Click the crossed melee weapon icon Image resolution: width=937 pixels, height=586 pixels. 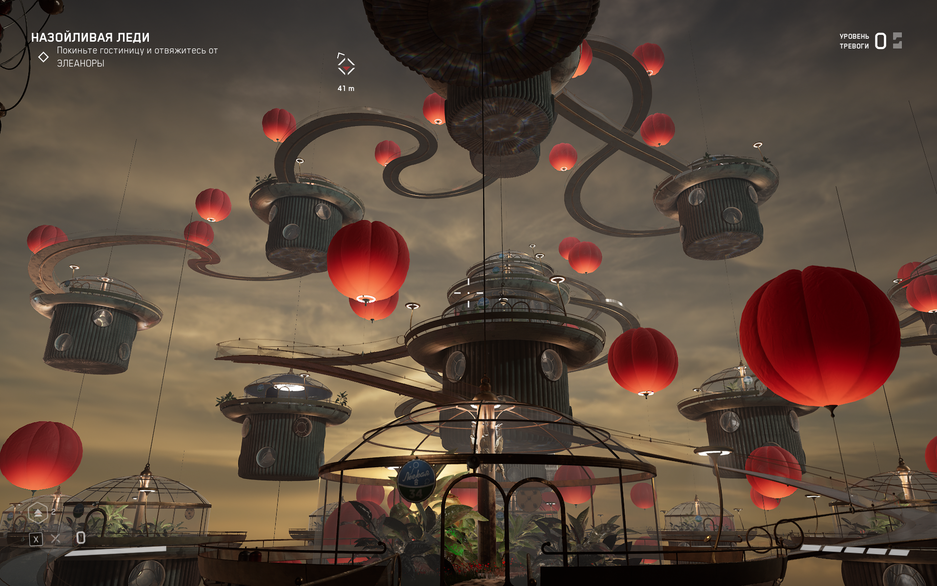pyautogui.click(x=56, y=539)
